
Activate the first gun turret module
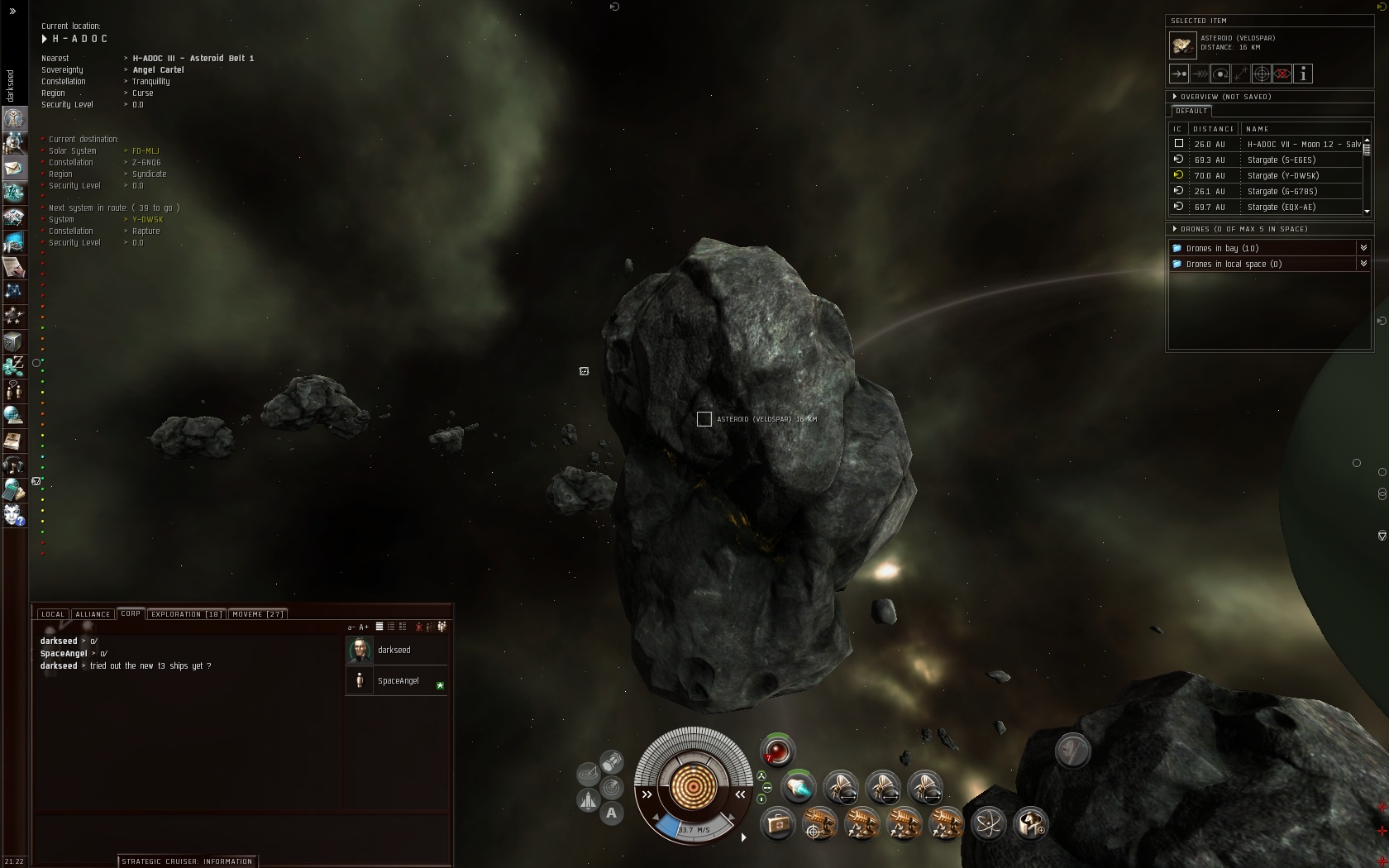[820, 824]
